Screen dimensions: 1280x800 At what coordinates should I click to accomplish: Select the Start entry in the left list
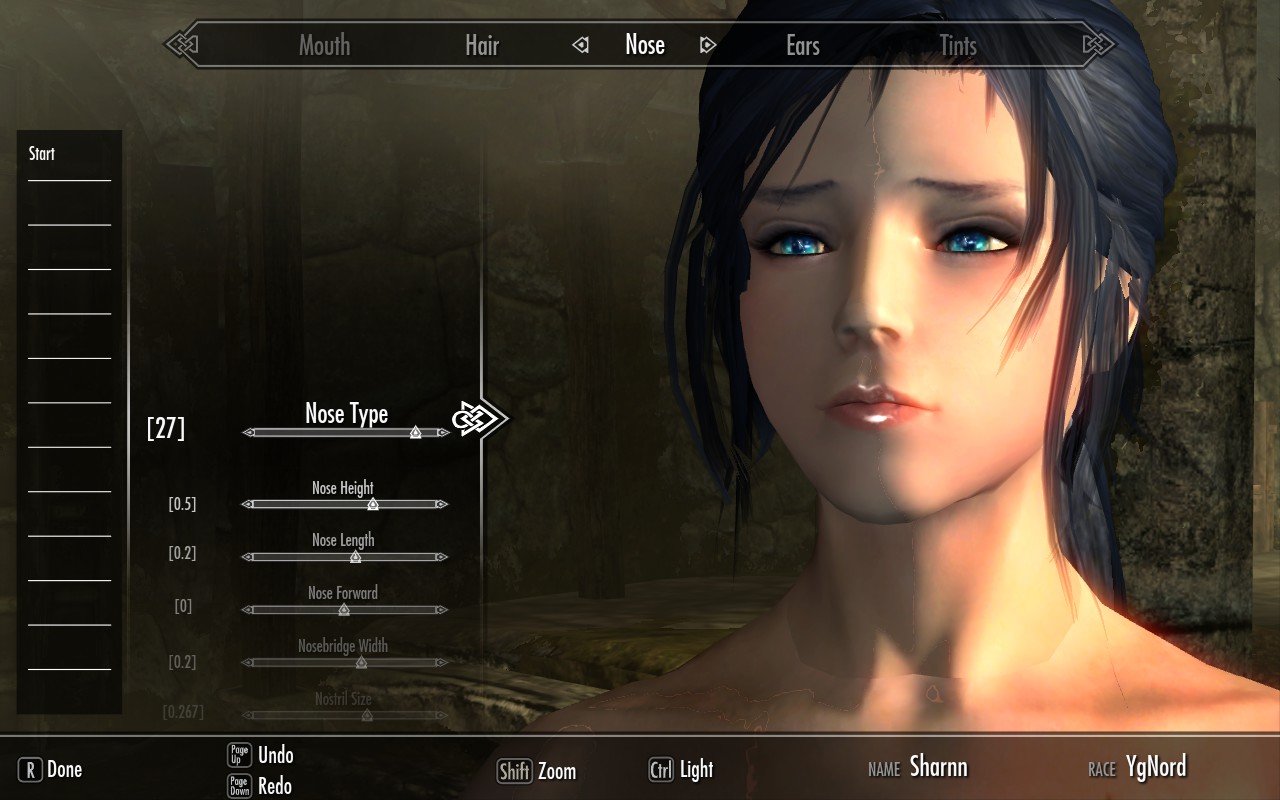tap(42, 154)
